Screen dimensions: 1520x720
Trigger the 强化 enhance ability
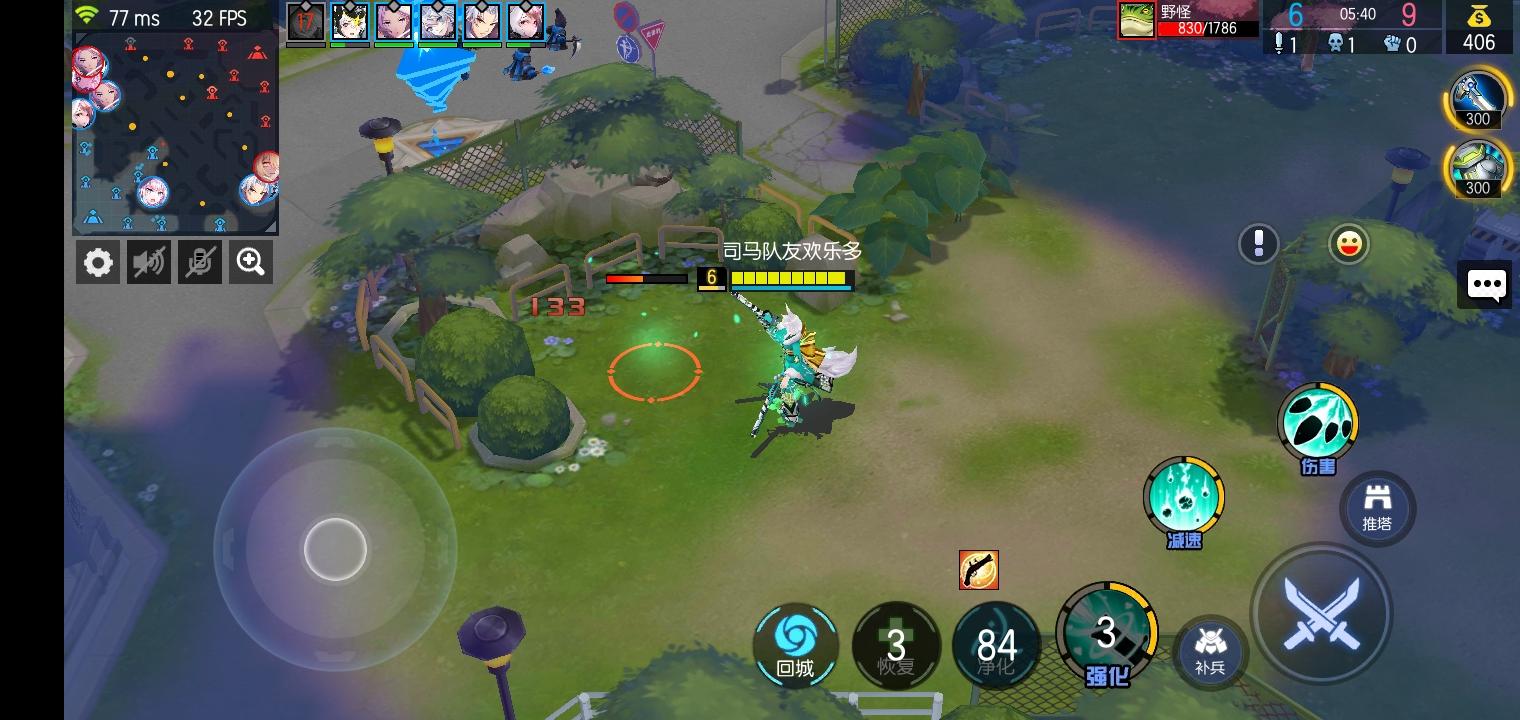1106,632
